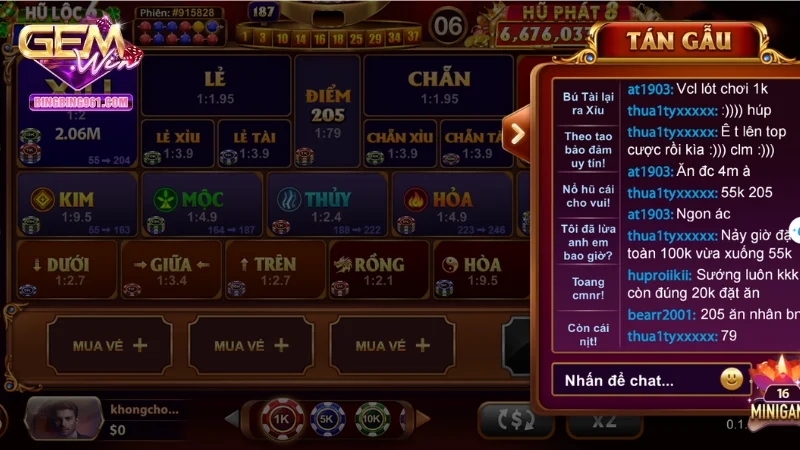Bet on CHẴN XỈU
This screenshot has width=800, height=450.
click(399, 143)
